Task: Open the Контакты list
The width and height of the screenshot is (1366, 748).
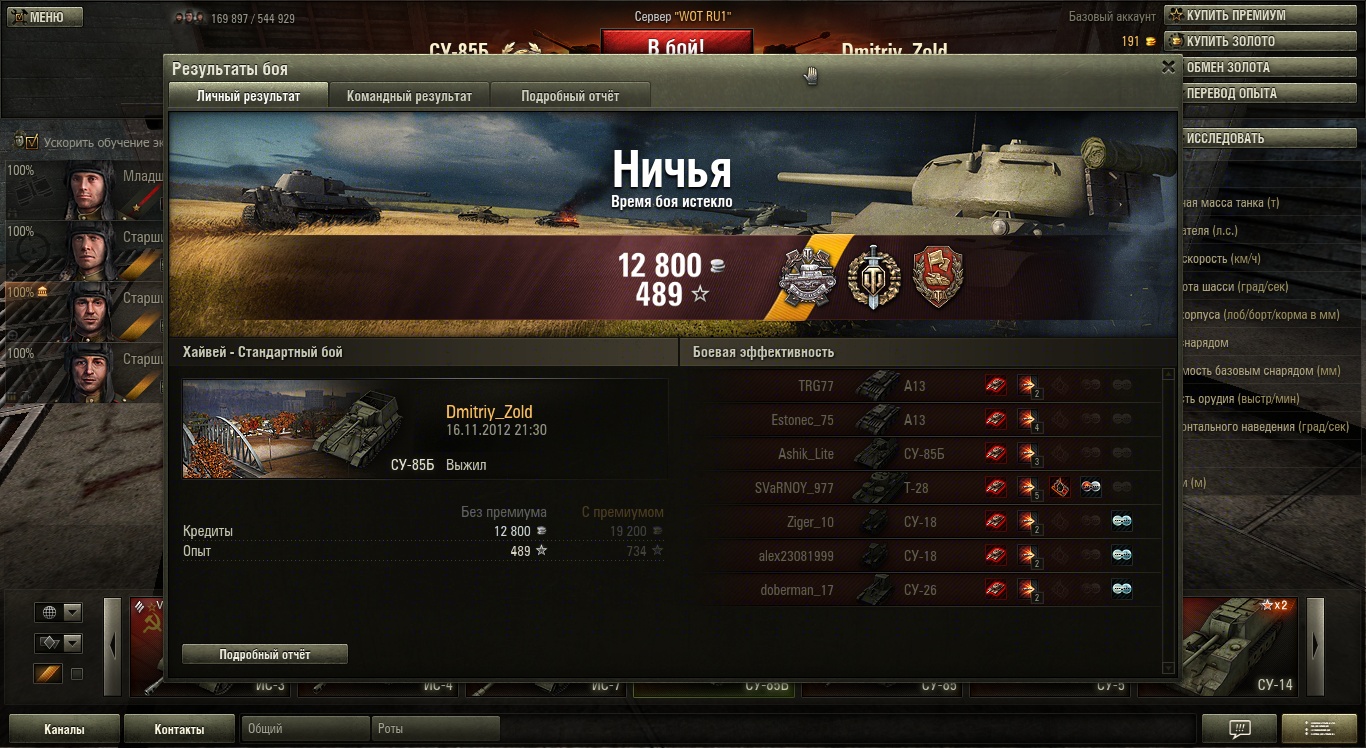Action: [180, 729]
